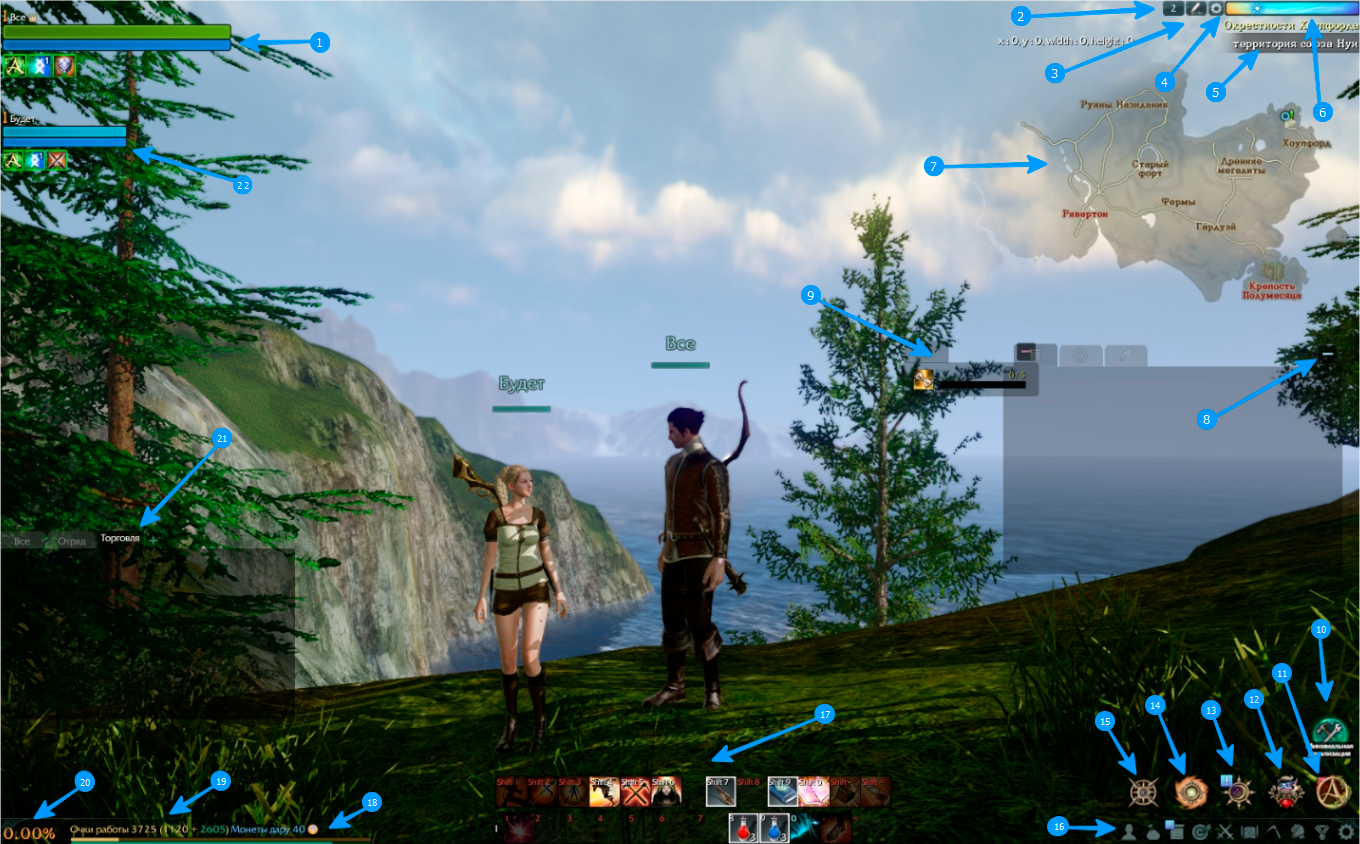Viewport: 1360px width, 844px height.
Task: Open the settings gear in bottom menu bar
Action: (1347, 830)
